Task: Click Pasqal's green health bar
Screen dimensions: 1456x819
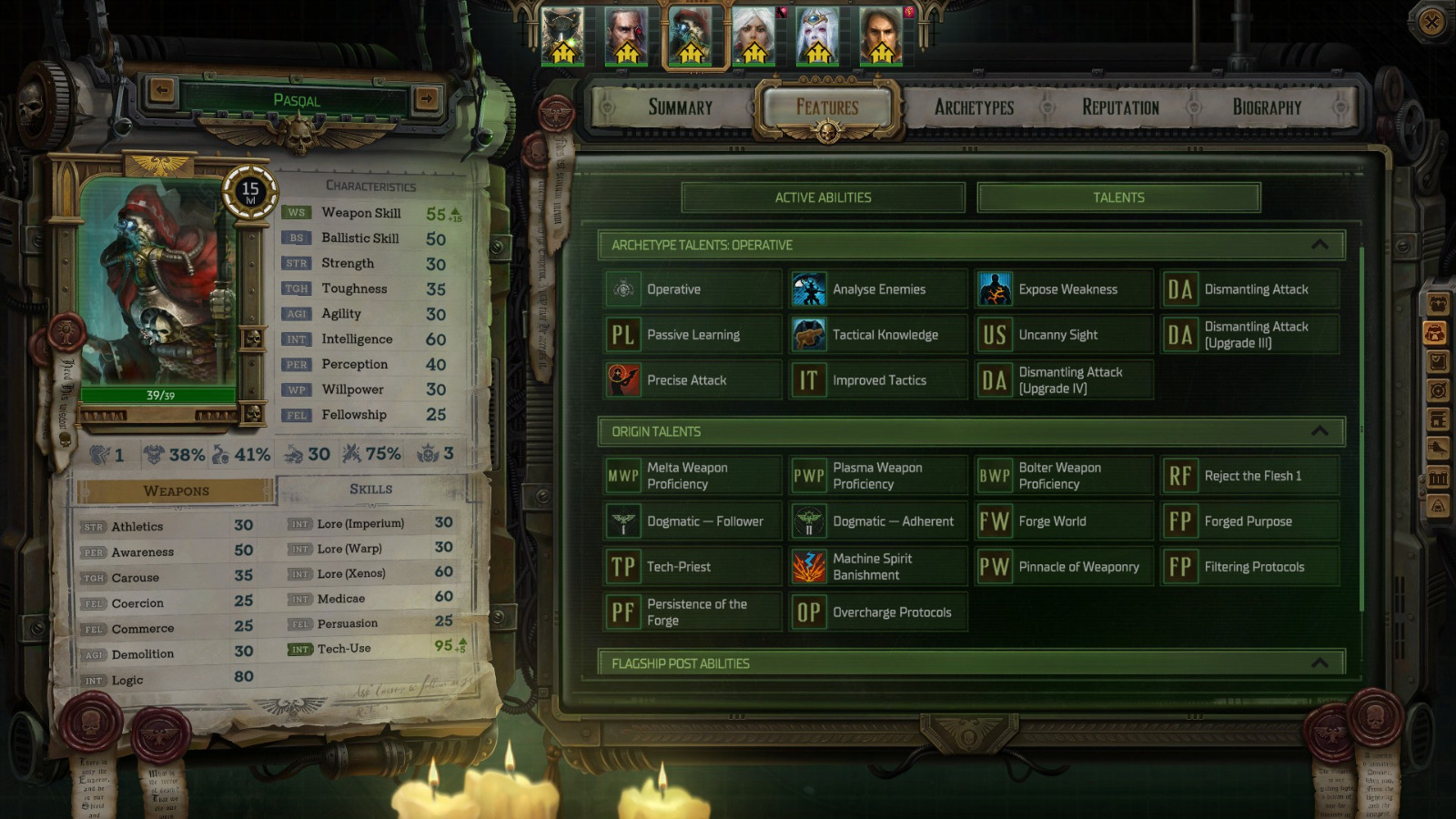Action: coord(162,397)
